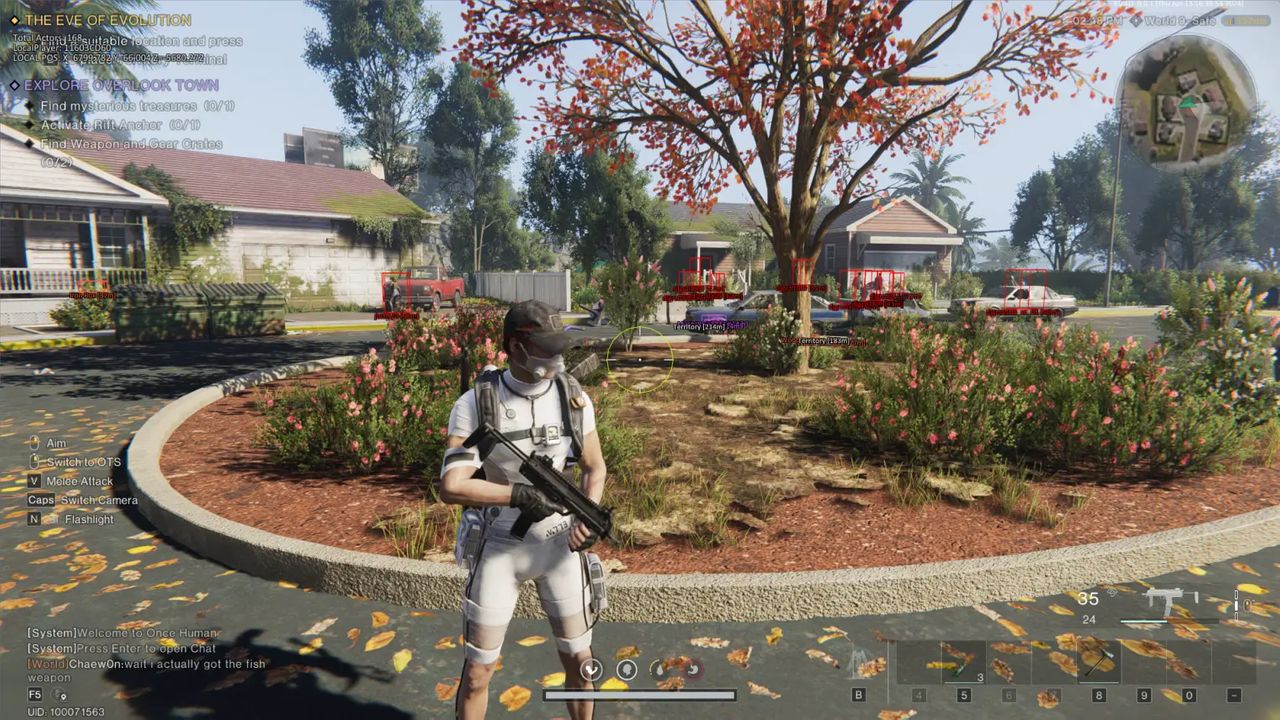Select the pickaxe tool hotbar slot
This screenshot has width=1280, height=720.
pyautogui.click(x=1099, y=661)
